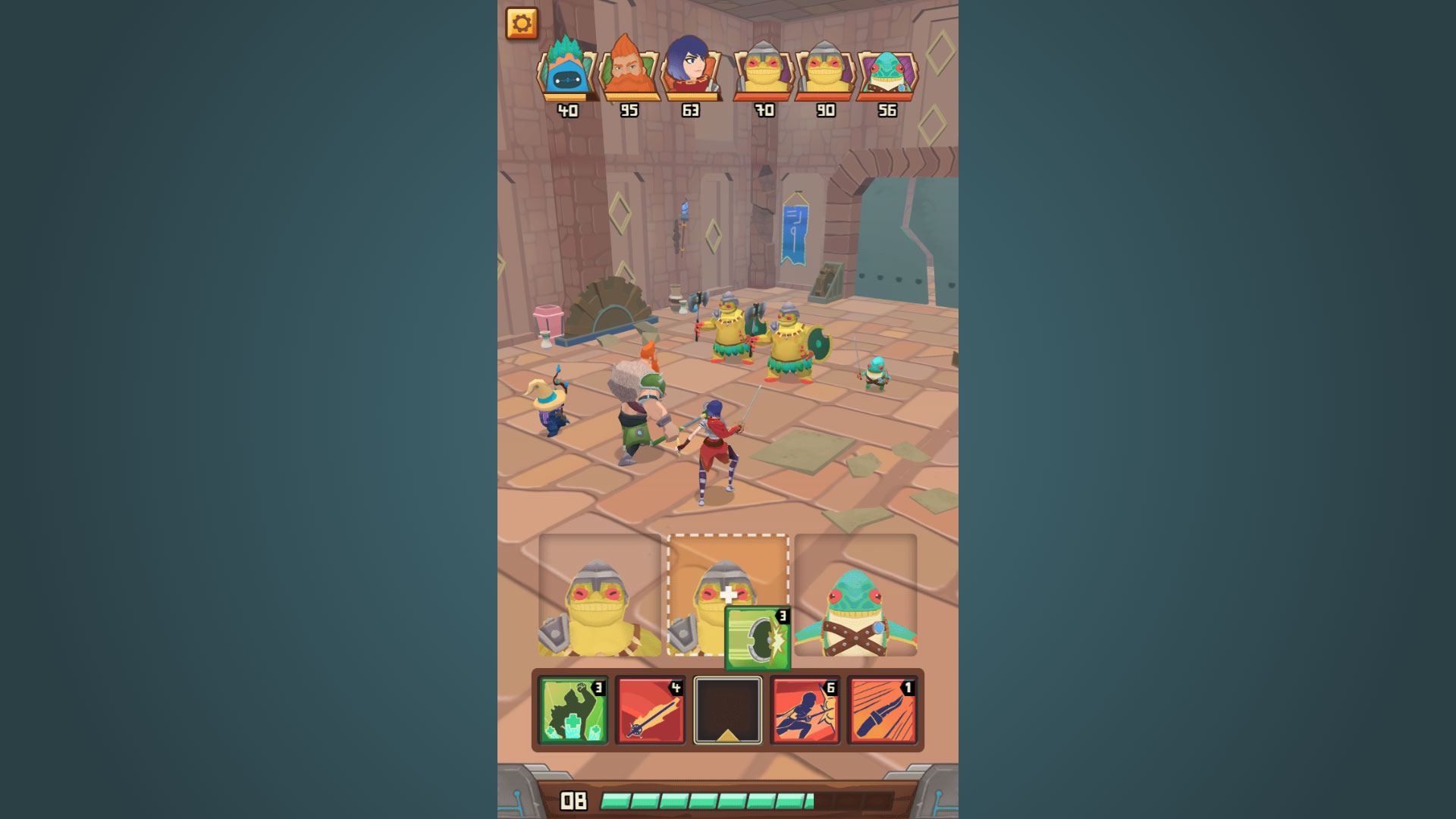Click the green shield card being played
Viewport: 1456px width, 819px height.
tap(758, 639)
